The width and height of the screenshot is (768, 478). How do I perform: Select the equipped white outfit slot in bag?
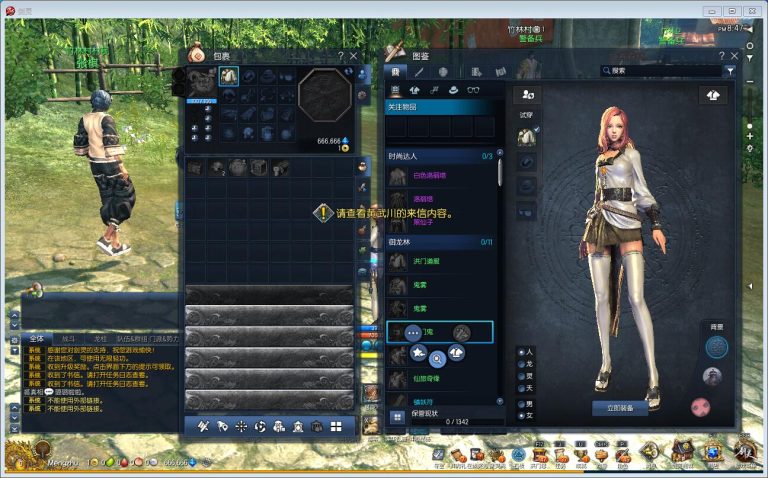click(229, 76)
